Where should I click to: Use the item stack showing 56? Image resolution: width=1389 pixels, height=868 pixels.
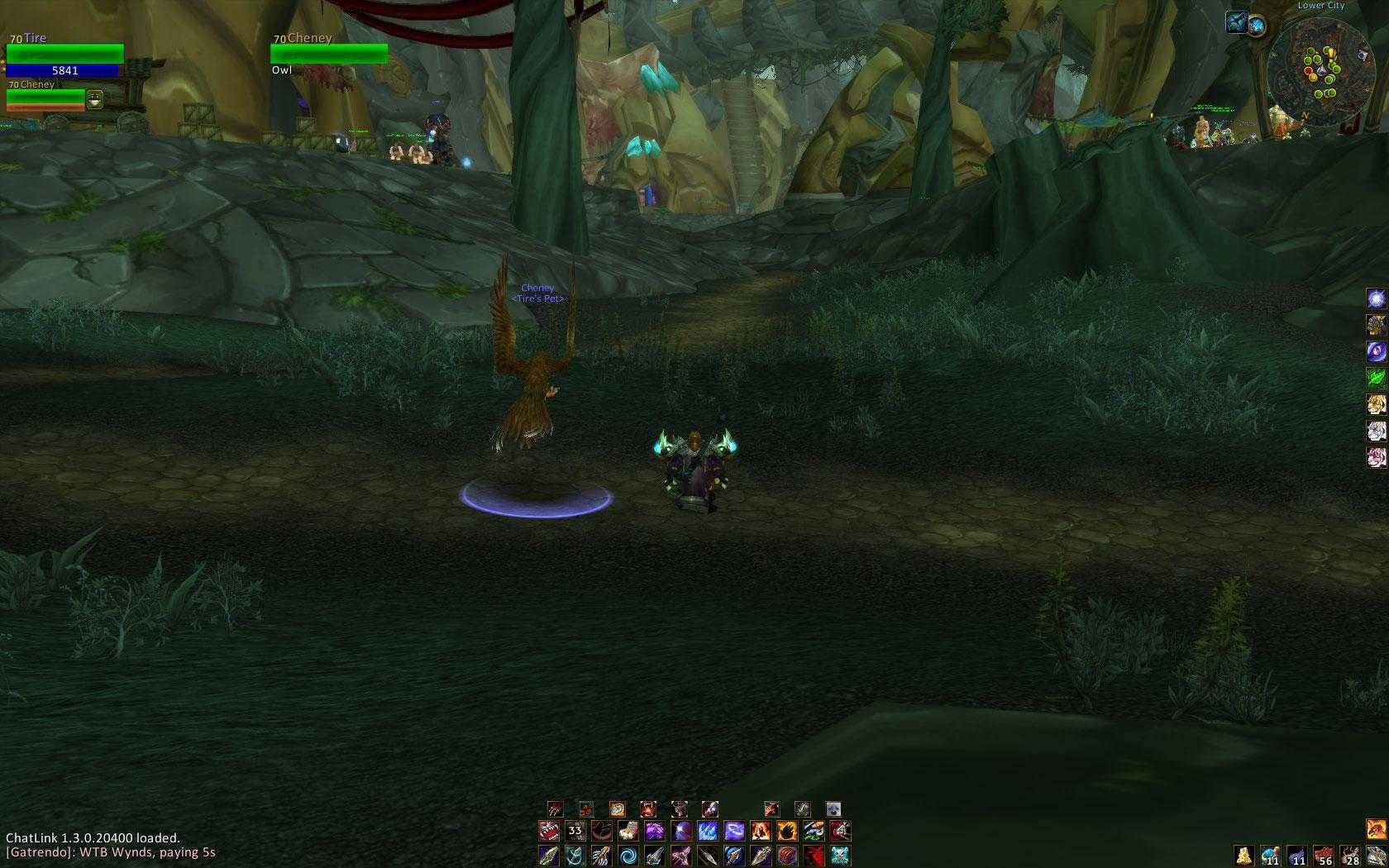(x=1323, y=855)
